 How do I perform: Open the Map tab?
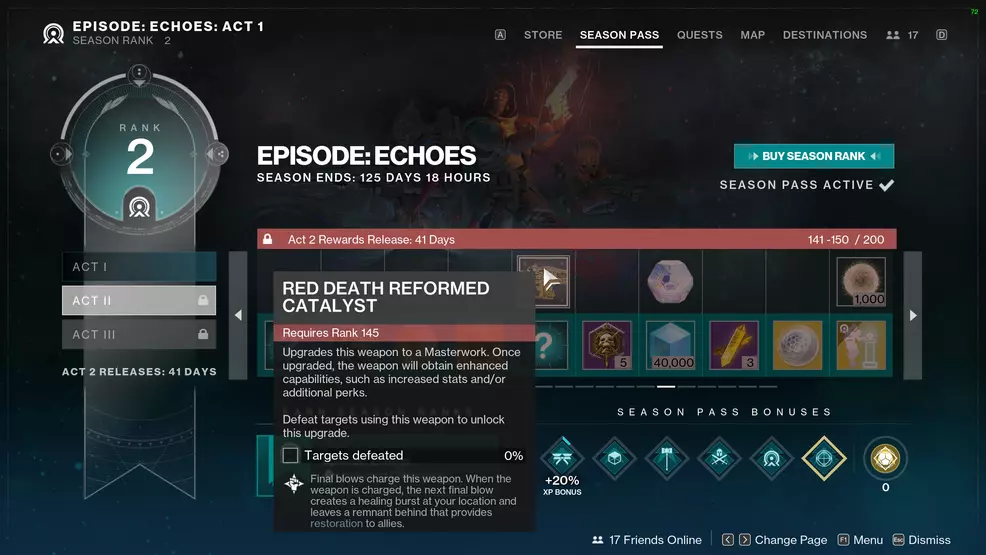click(752, 35)
